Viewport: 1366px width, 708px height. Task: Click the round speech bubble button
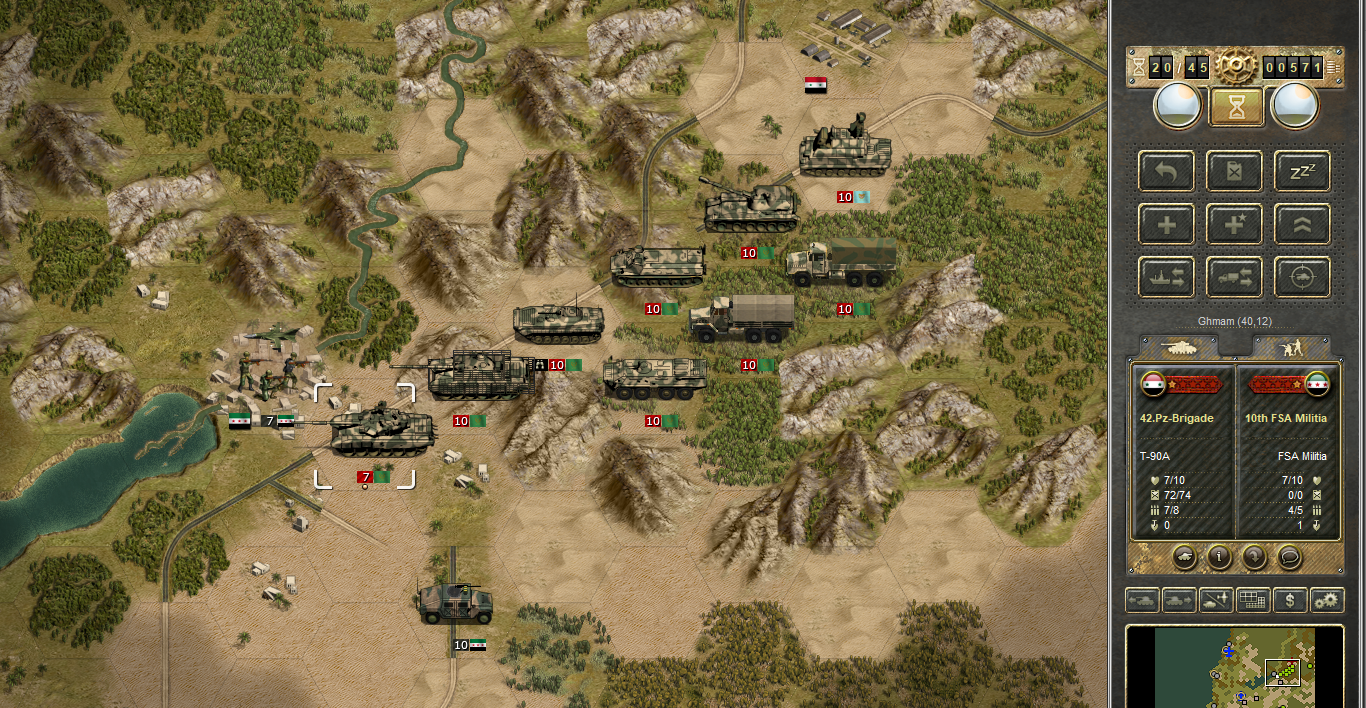pyautogui.click(x=1289, y=556)
